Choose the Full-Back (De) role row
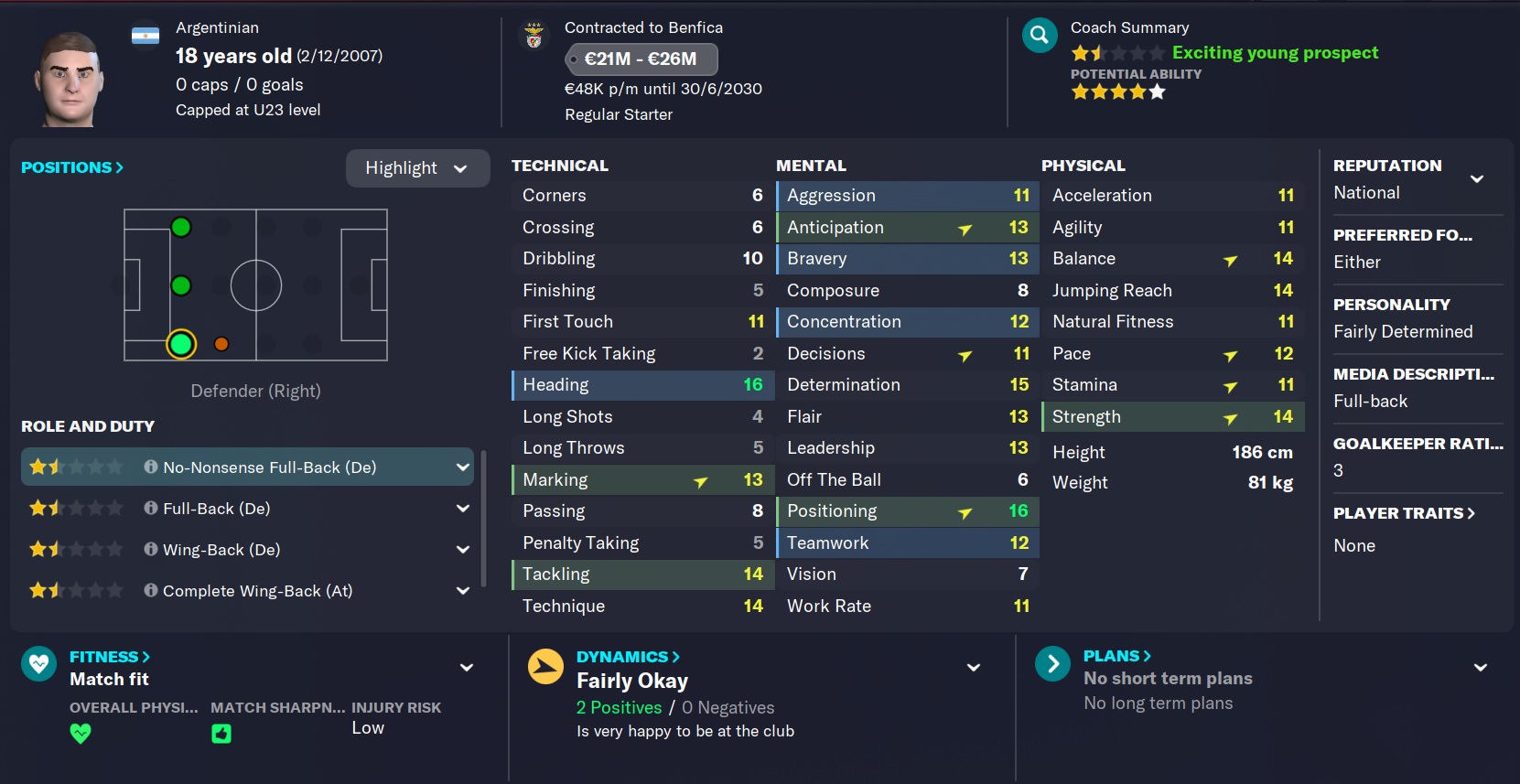The image size is (1520, 784). coord(247,509)
